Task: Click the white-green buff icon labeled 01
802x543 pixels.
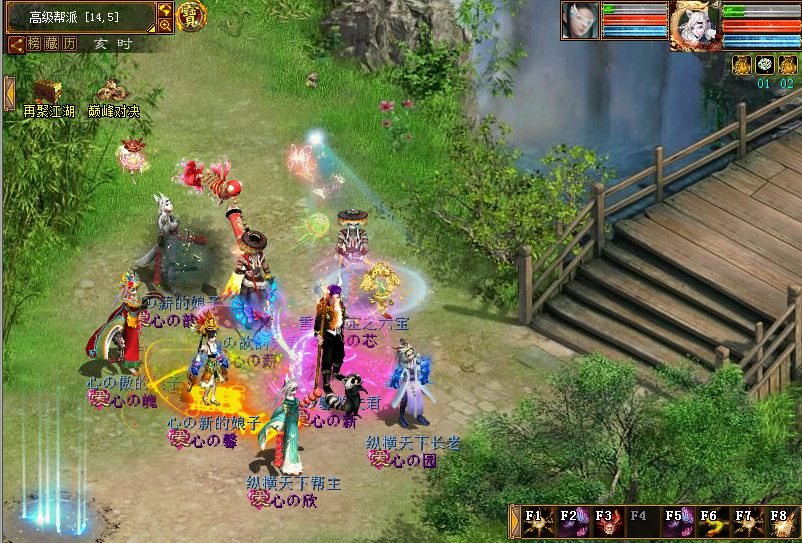Action: [x=764, y=65]
